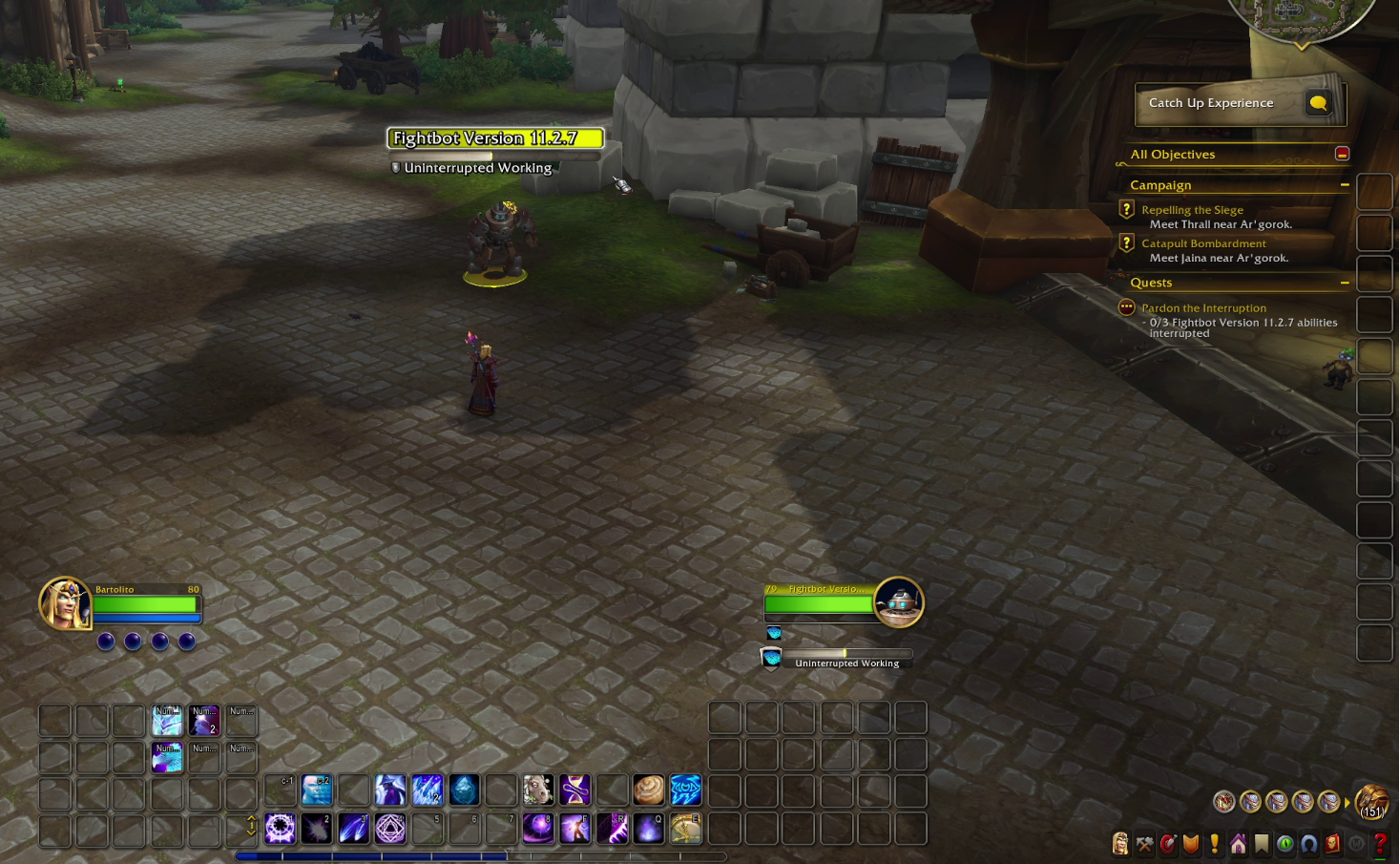Open the Adventure Guide red skull book
The width and height of the screenshot is (1400, 864).
click(1332, 844)
